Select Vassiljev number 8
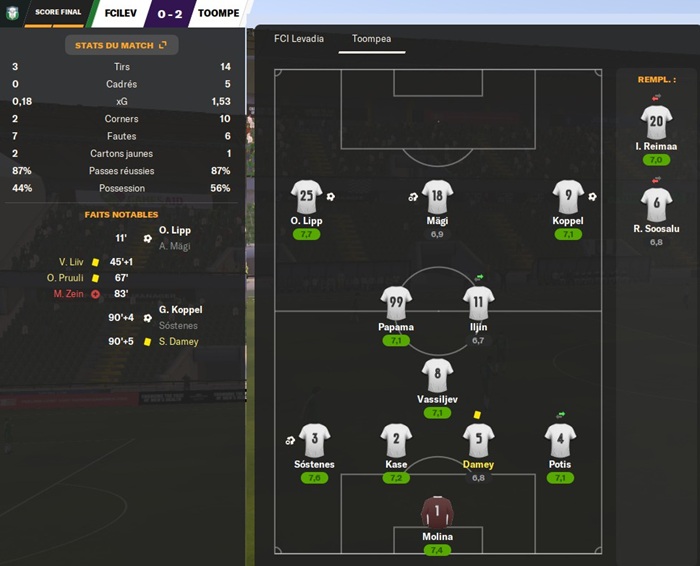Screen dimensions: 700x566 pyautogui.click(x=437, y=376)
